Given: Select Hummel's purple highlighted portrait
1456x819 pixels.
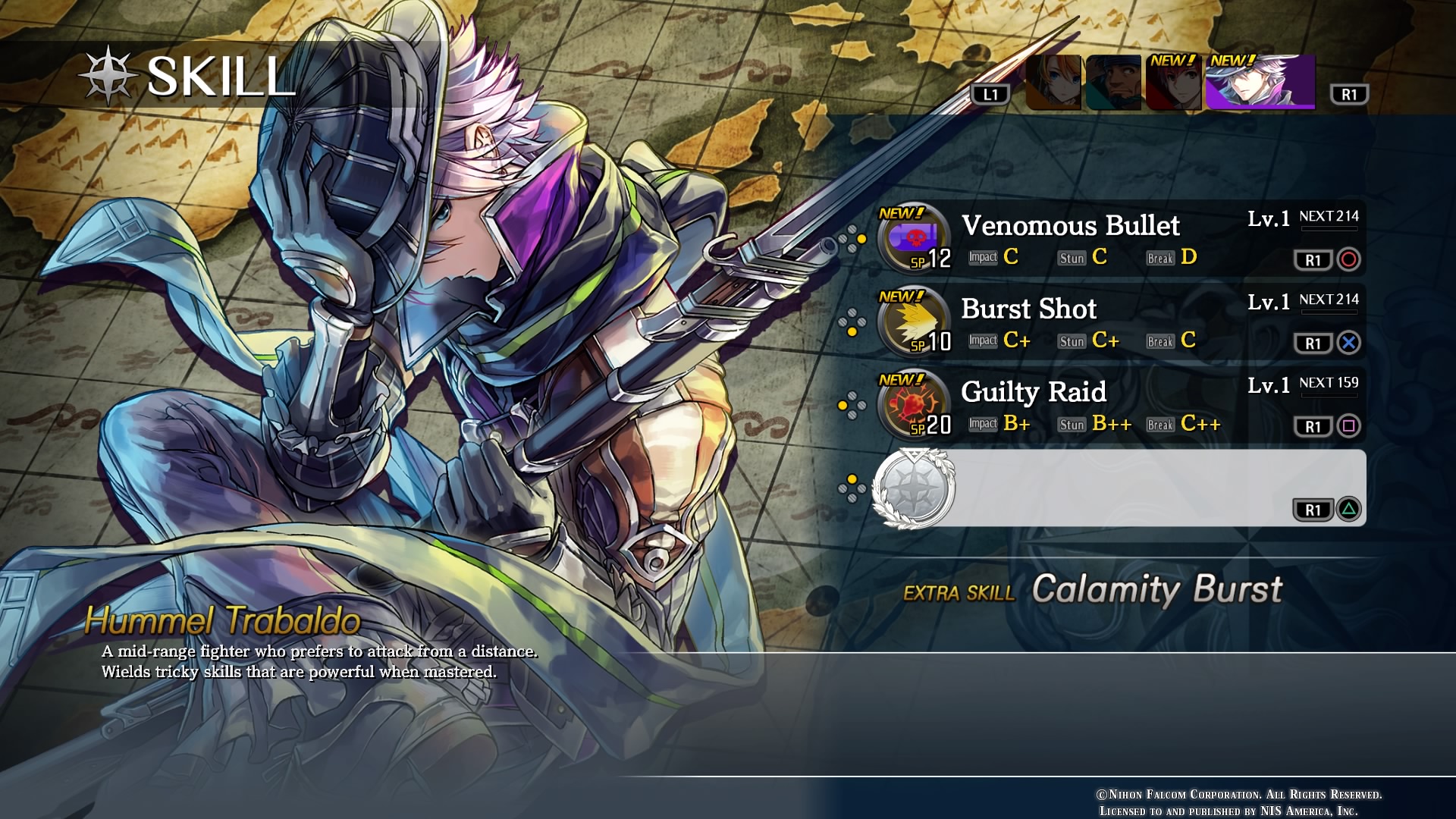Looking at the screenshot, I should 1260,83.
